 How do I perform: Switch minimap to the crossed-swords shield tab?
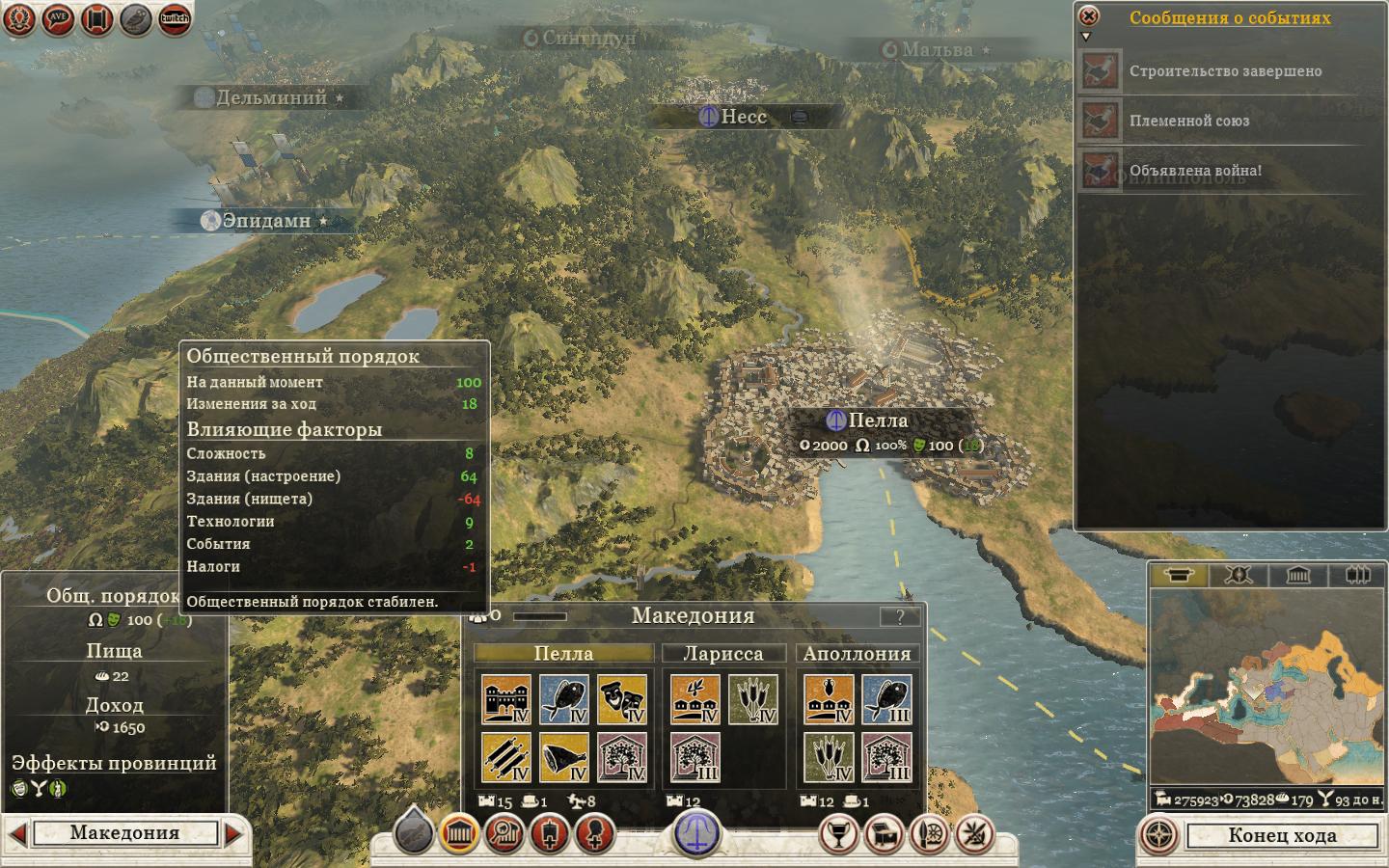(1239, 576)
